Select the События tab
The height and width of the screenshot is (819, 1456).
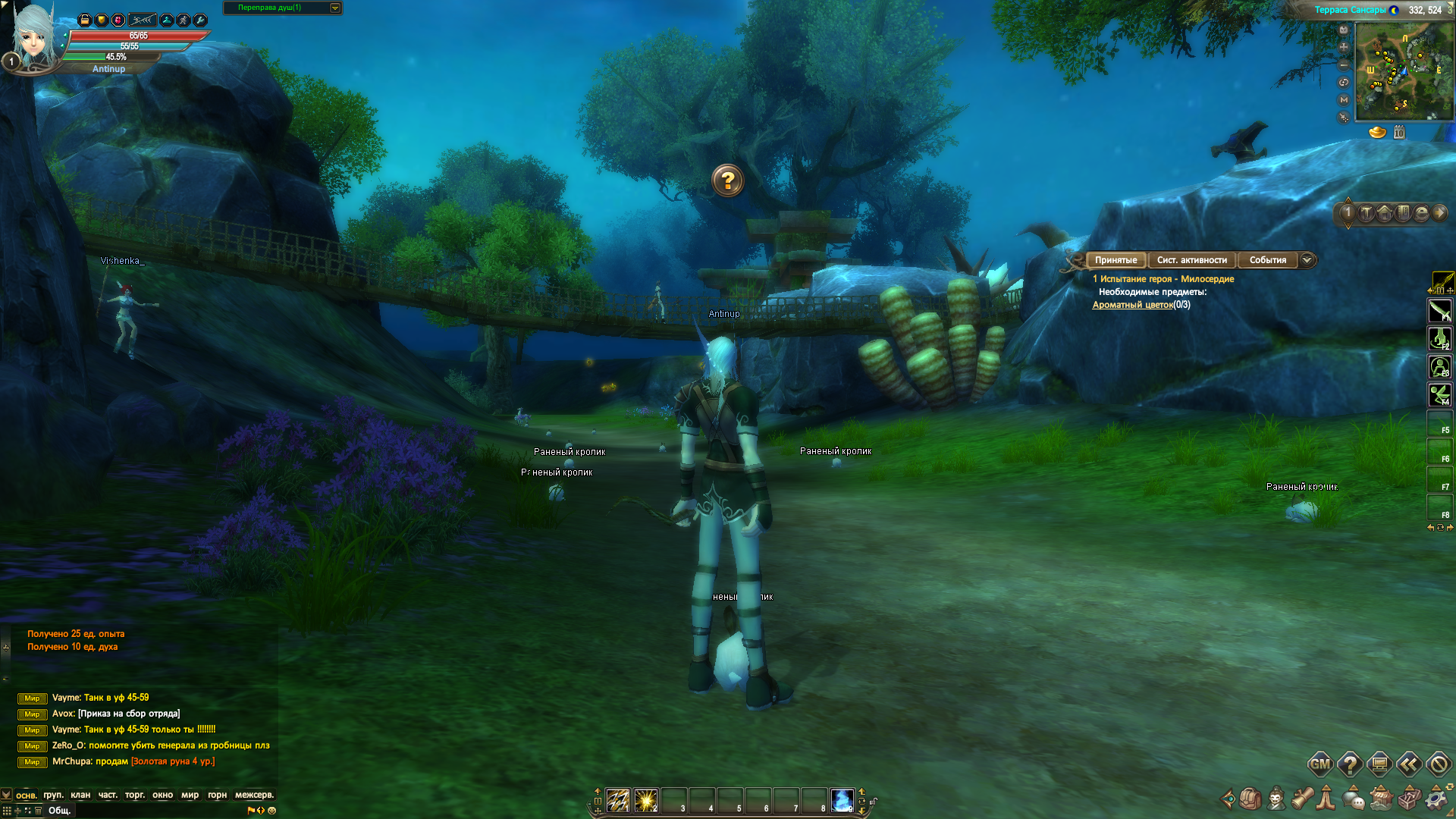1267,260
